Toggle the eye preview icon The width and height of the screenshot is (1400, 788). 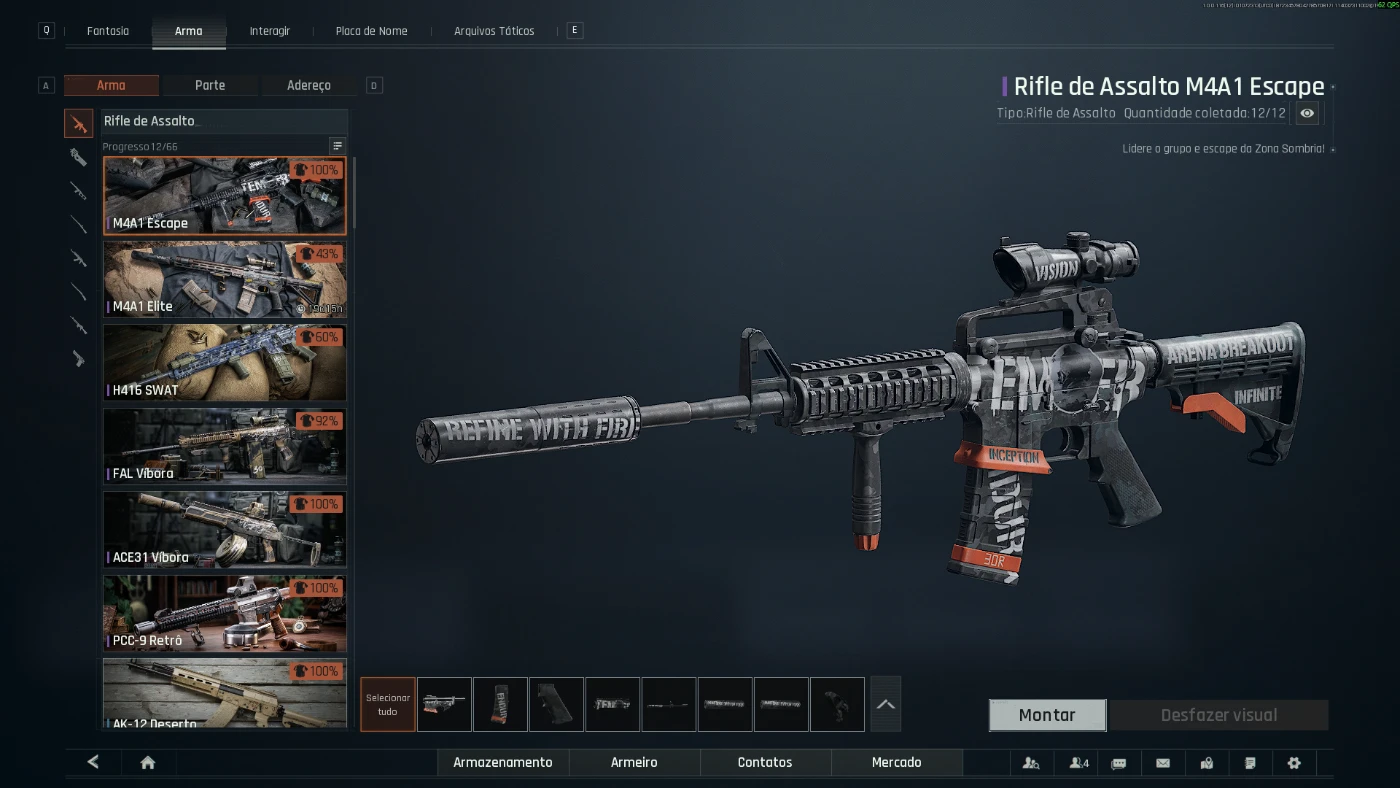tap(1307, 113)
